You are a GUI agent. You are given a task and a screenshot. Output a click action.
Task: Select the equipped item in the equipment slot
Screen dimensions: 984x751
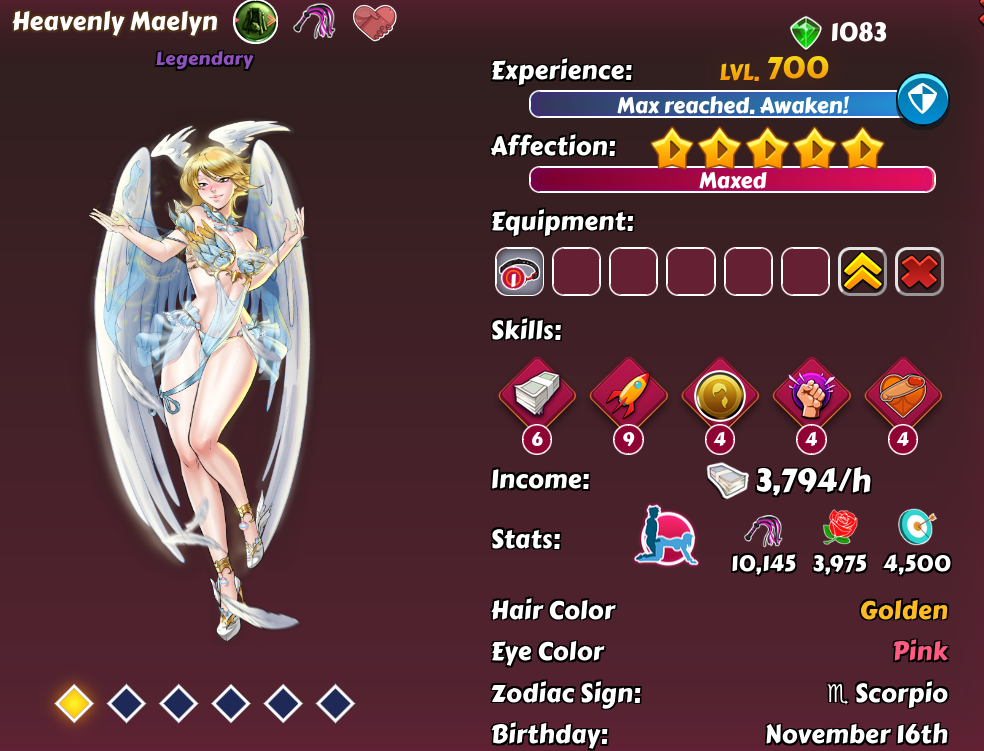pos(519,272)
